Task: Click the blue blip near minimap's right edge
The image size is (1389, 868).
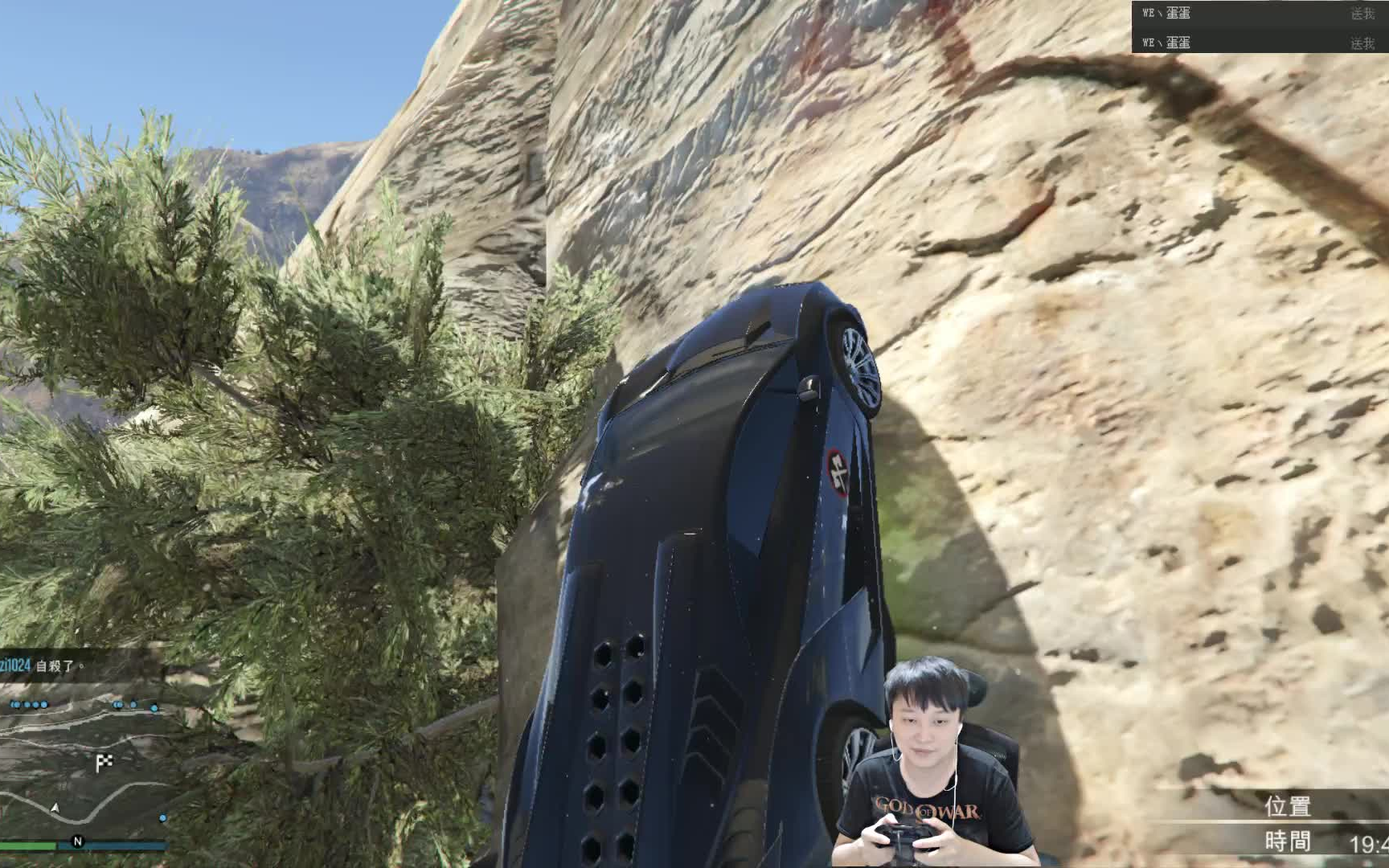Action: (x=154, y=709)
